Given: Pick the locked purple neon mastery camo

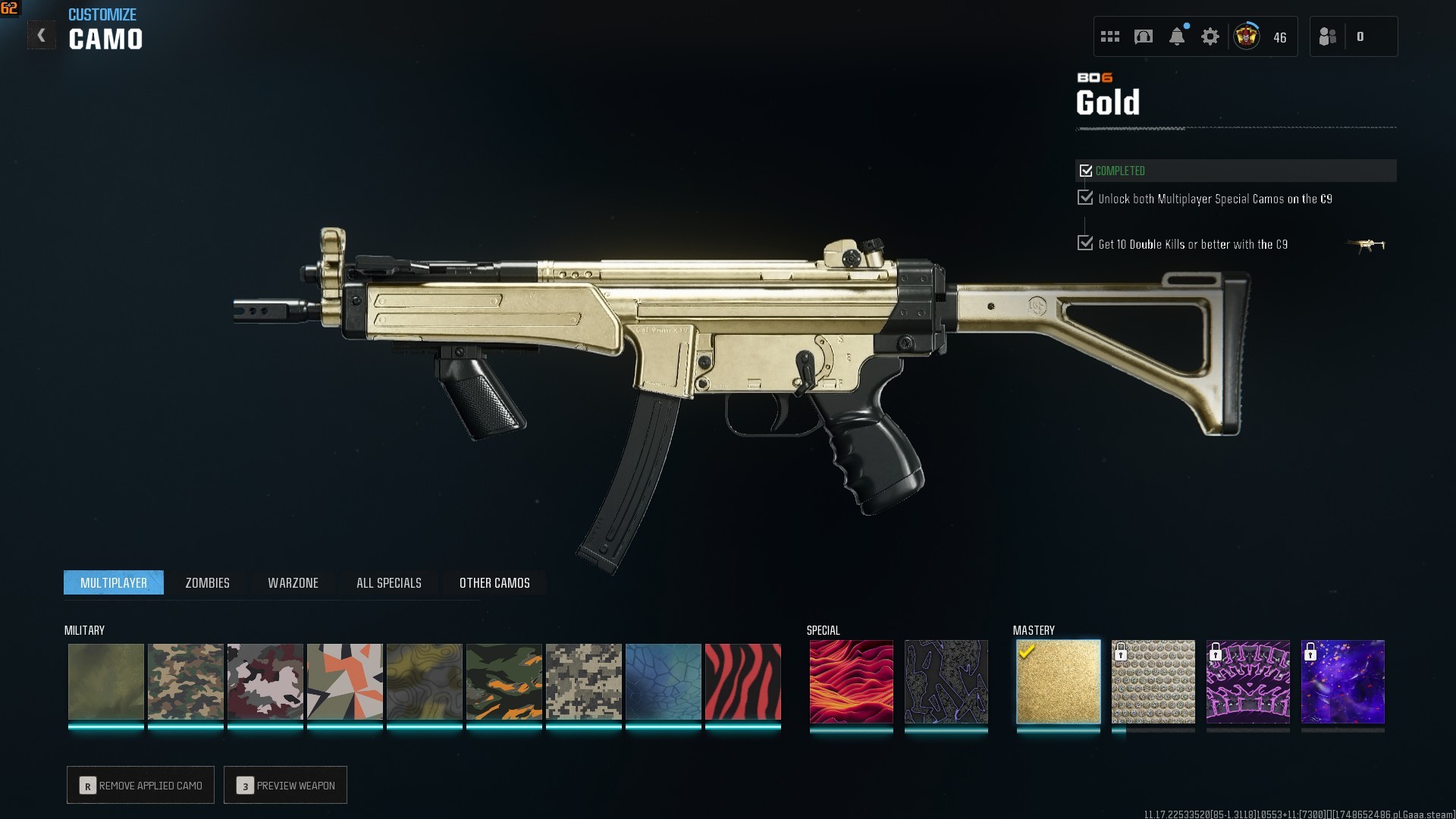Looking at the screenshot, I should [1247, 682].
